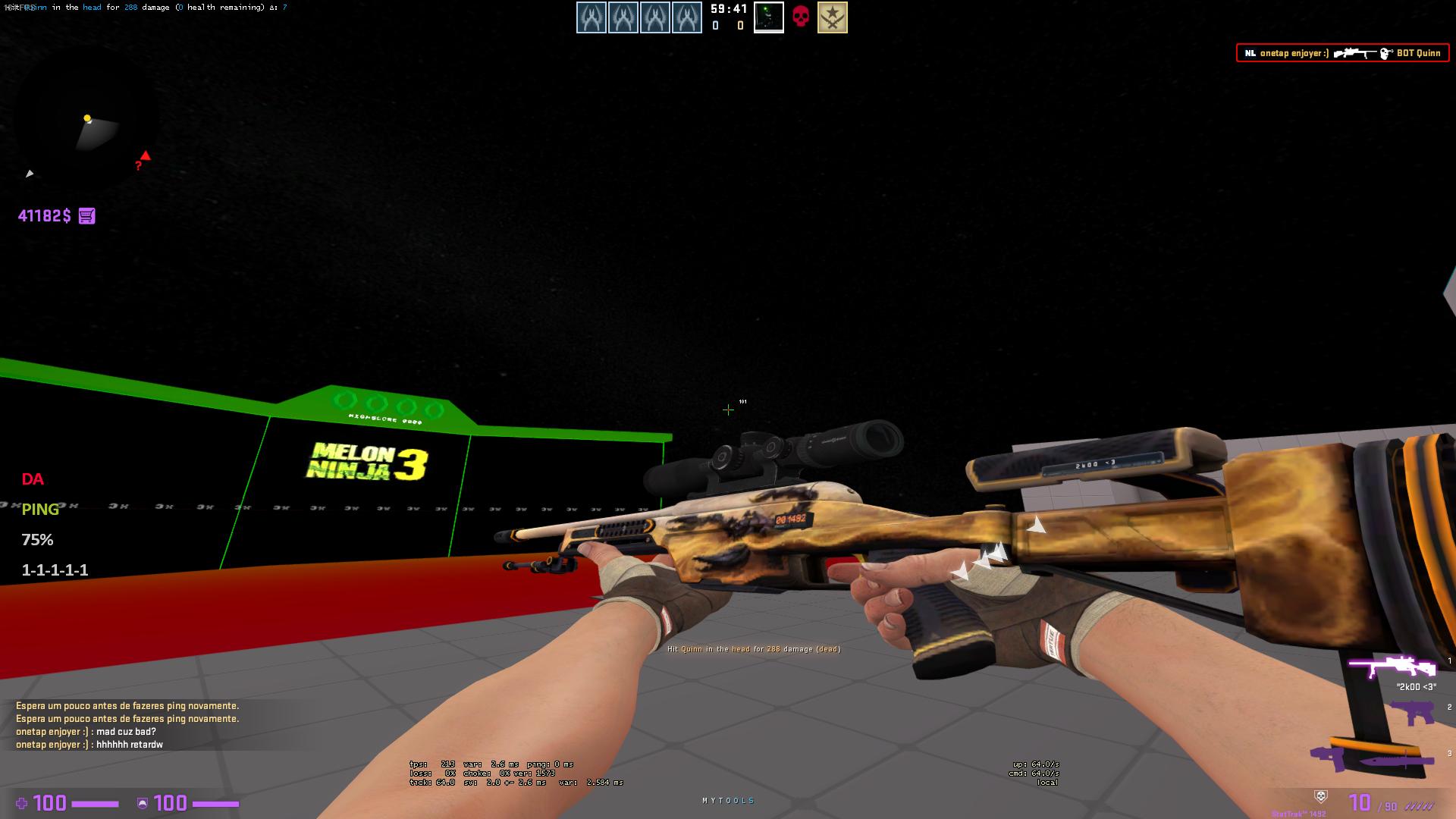
Task: Click the BOT Quinn kill feed entry
Action: tap(1342, 53)
